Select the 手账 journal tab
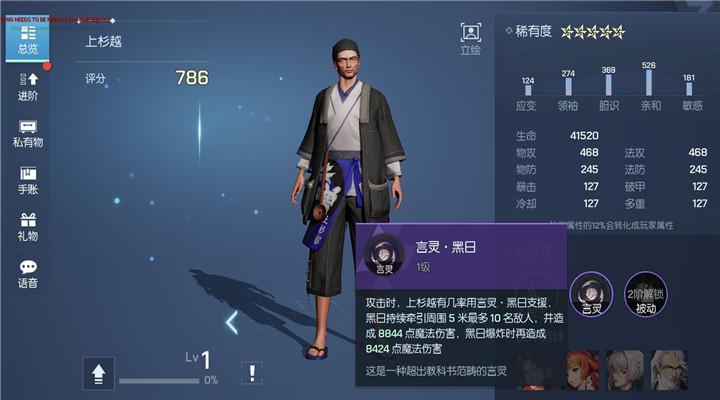This screenshot has width=720, height=400. (x=28, y=180)
